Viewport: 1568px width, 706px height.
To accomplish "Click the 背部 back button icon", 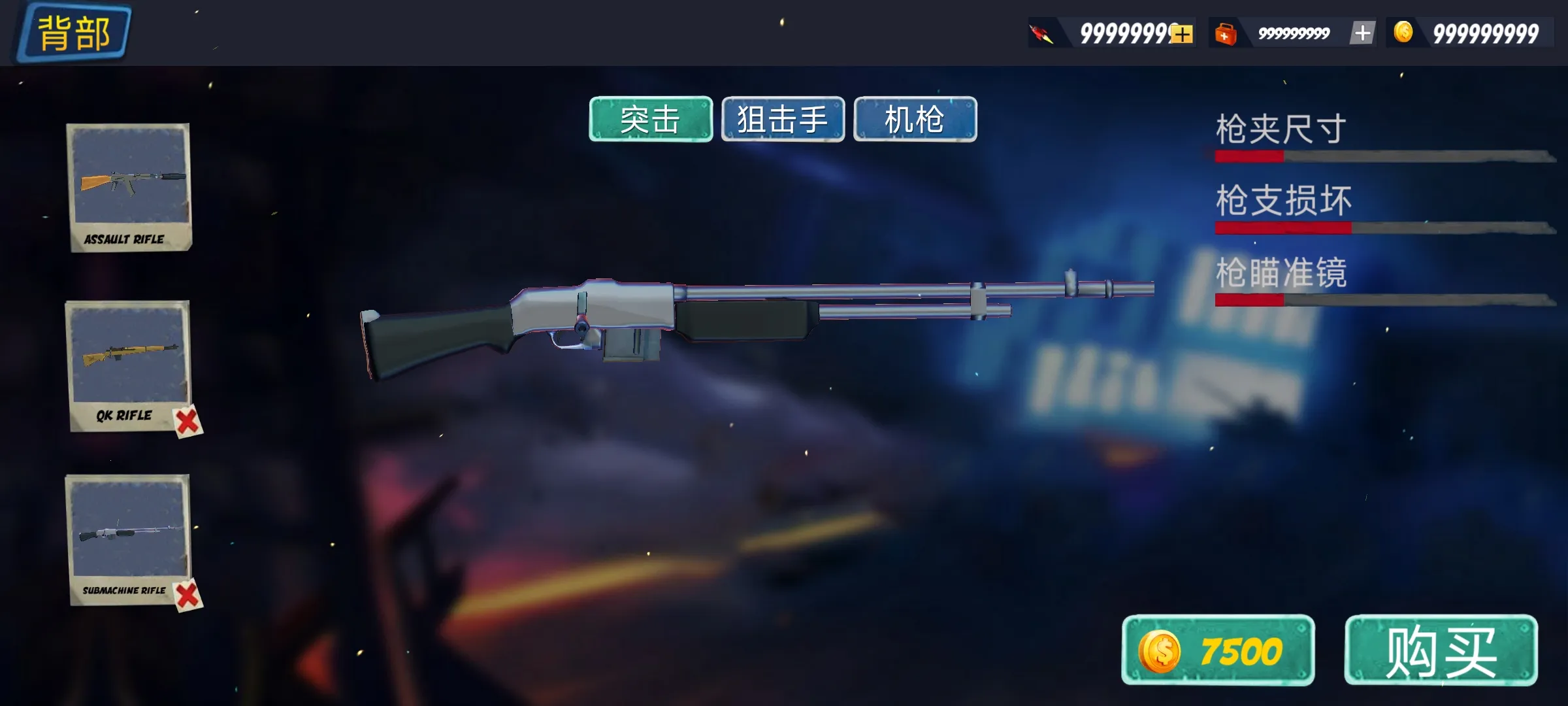I will [x=73, y=31].
